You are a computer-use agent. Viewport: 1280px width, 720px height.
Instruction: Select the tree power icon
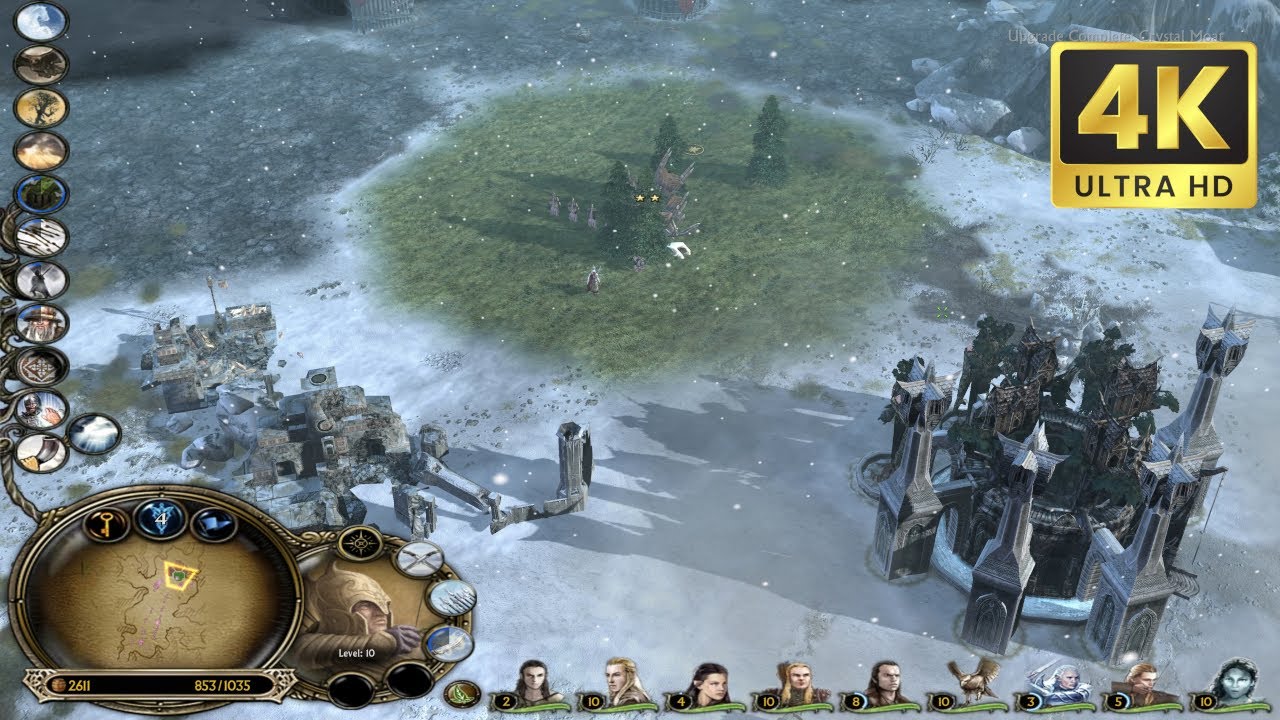click(x=41, y=108)
